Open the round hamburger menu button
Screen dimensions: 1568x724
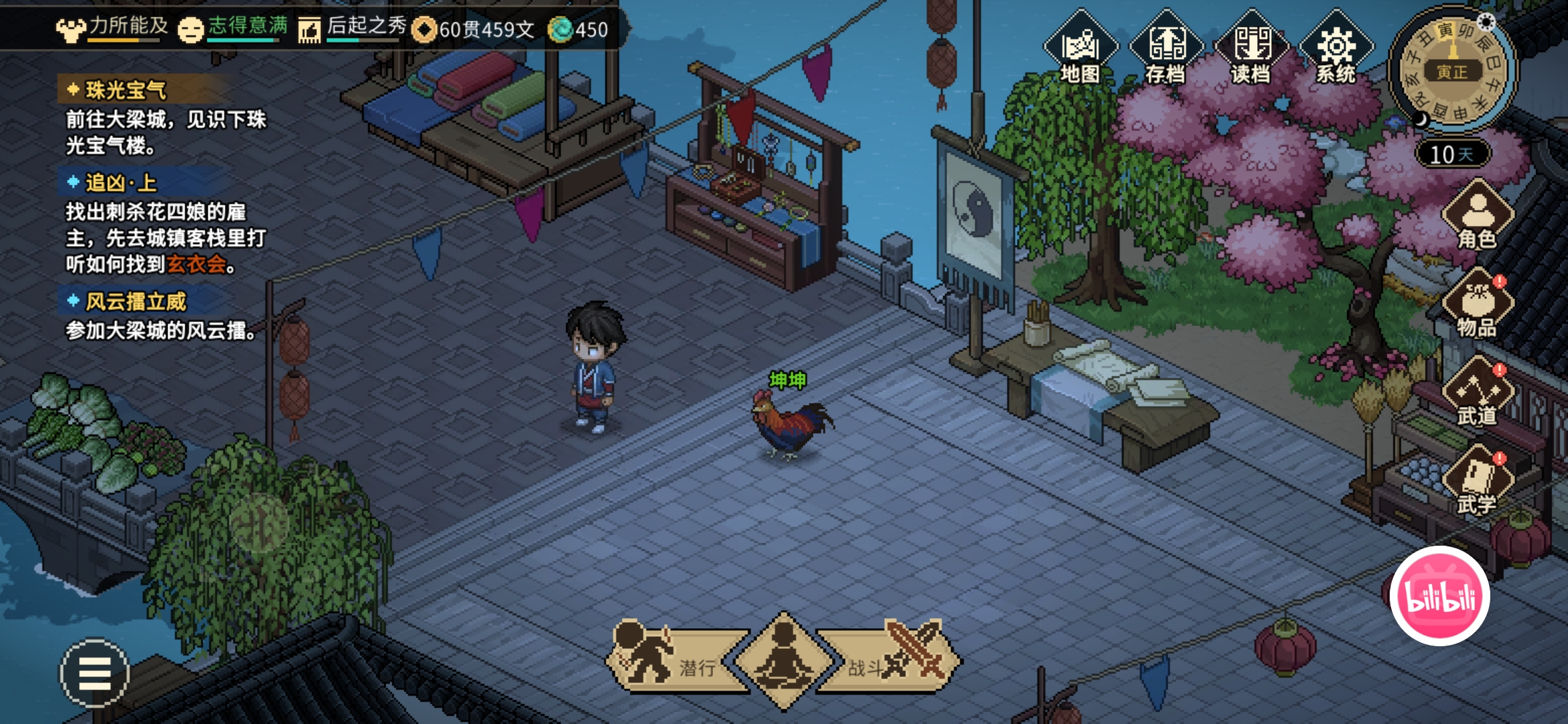(94, 673)
